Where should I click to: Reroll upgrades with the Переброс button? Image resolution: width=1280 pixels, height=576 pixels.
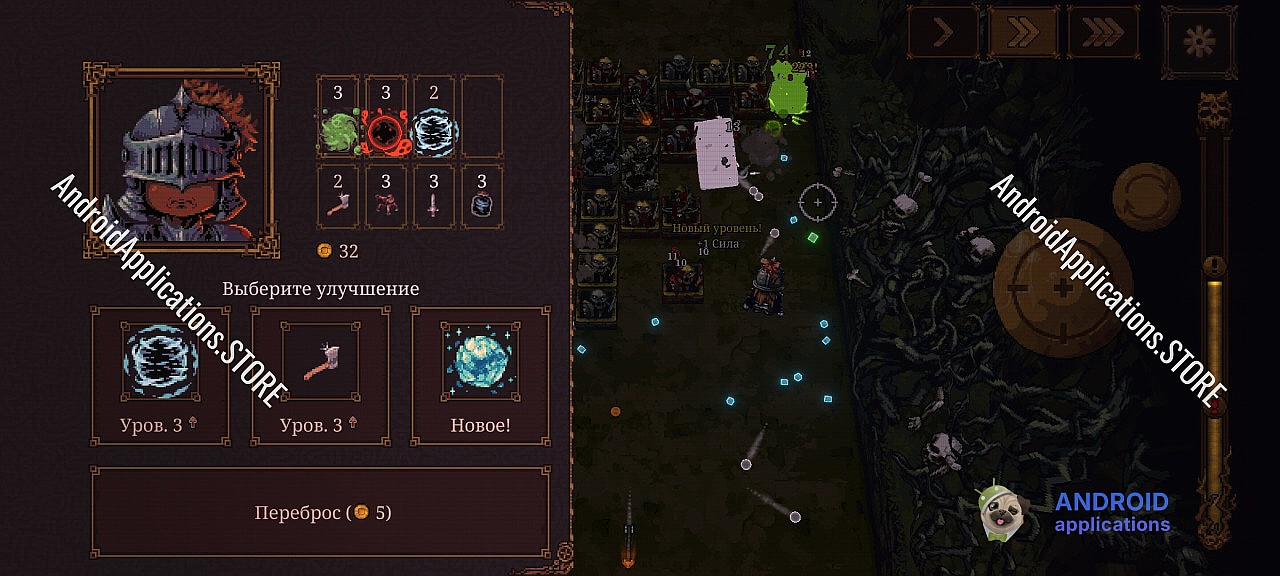320,513
